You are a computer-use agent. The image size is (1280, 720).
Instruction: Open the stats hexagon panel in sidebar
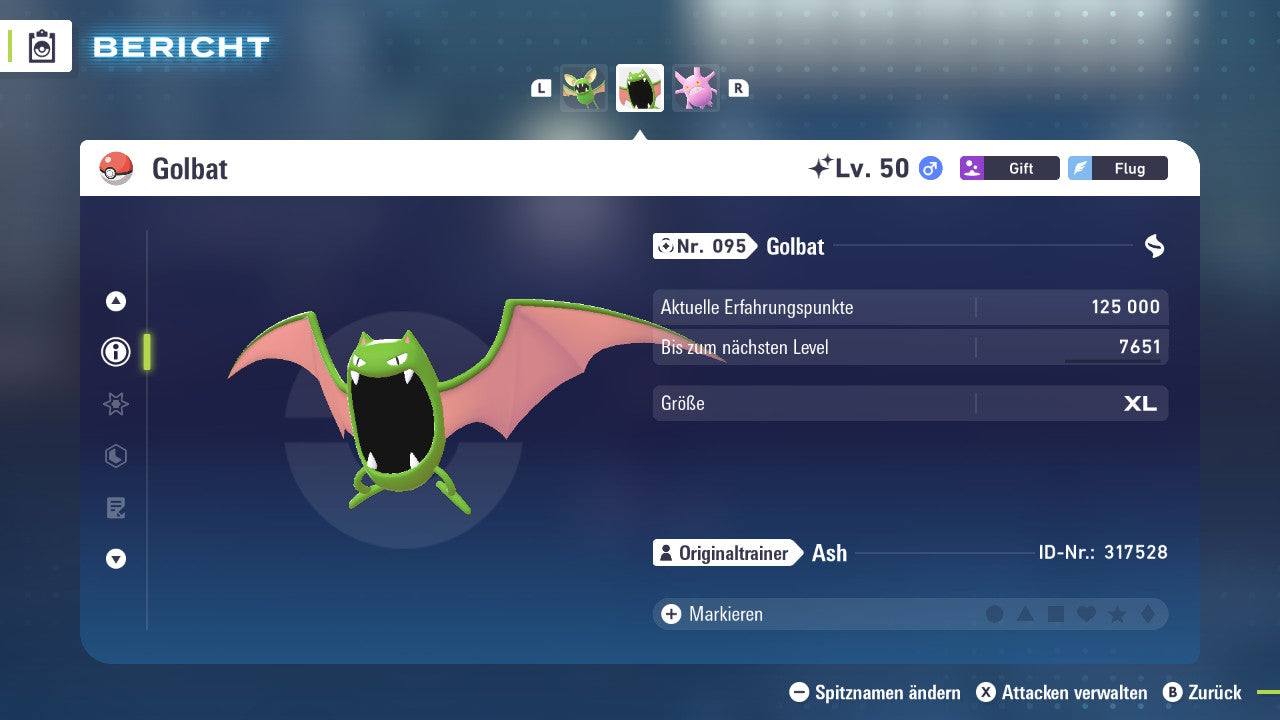tap(115, 456)
